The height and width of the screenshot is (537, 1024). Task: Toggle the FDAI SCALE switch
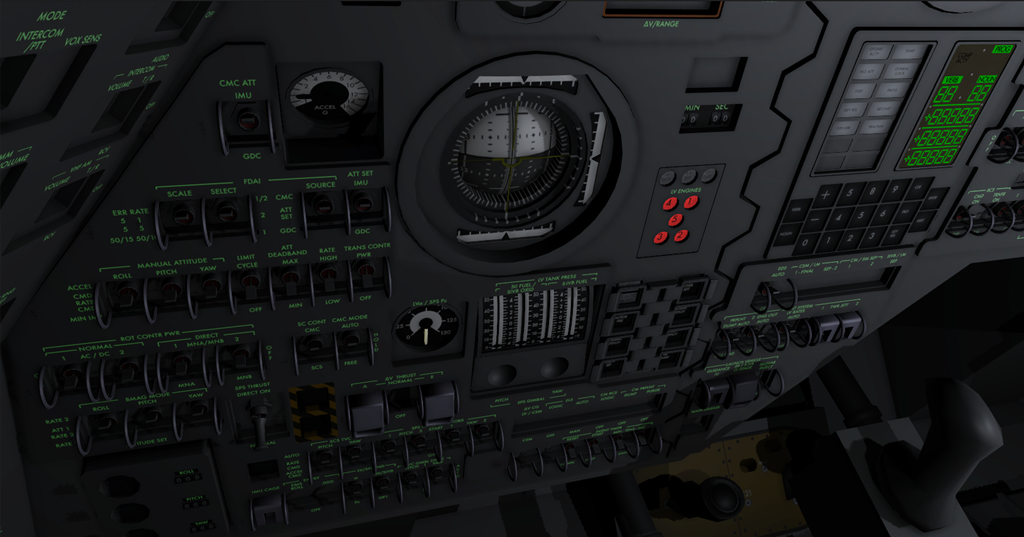click(180, 216)
